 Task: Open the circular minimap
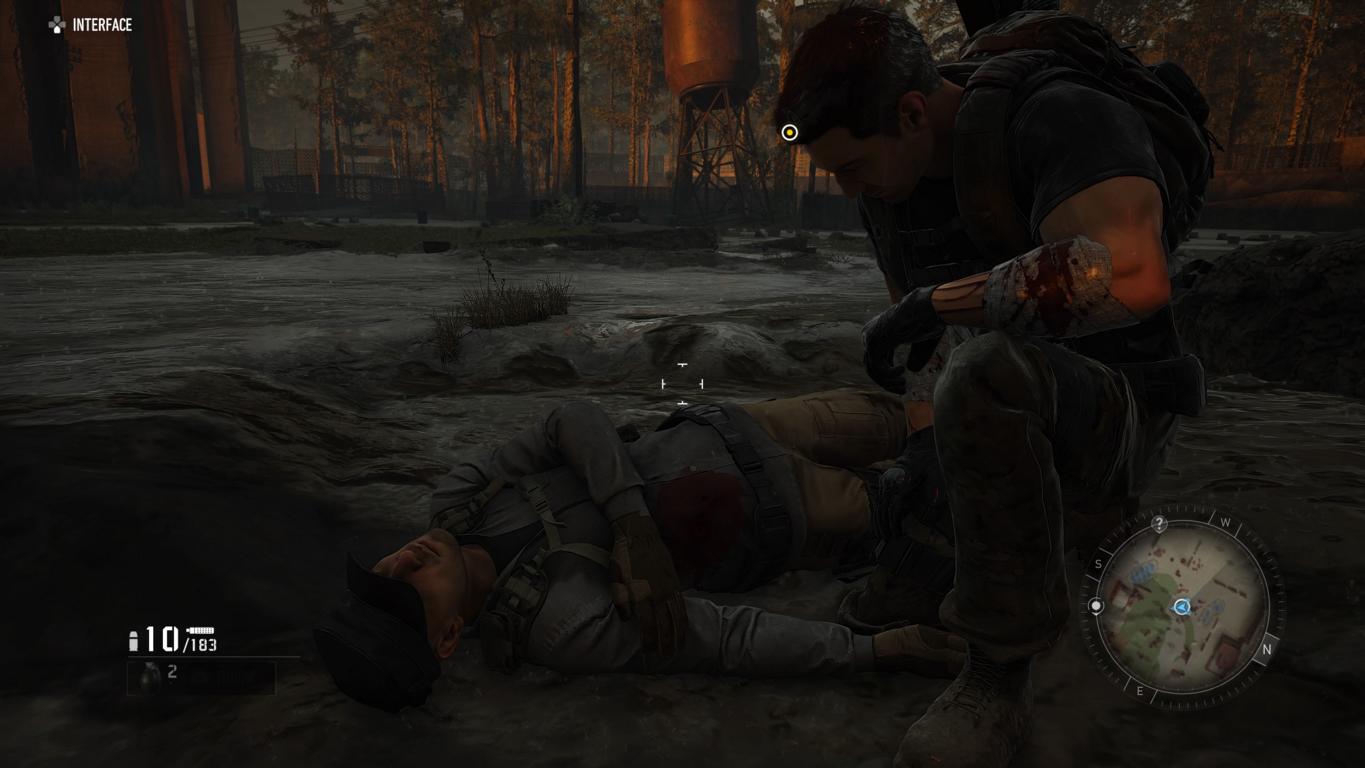(x=1182, y=607)
